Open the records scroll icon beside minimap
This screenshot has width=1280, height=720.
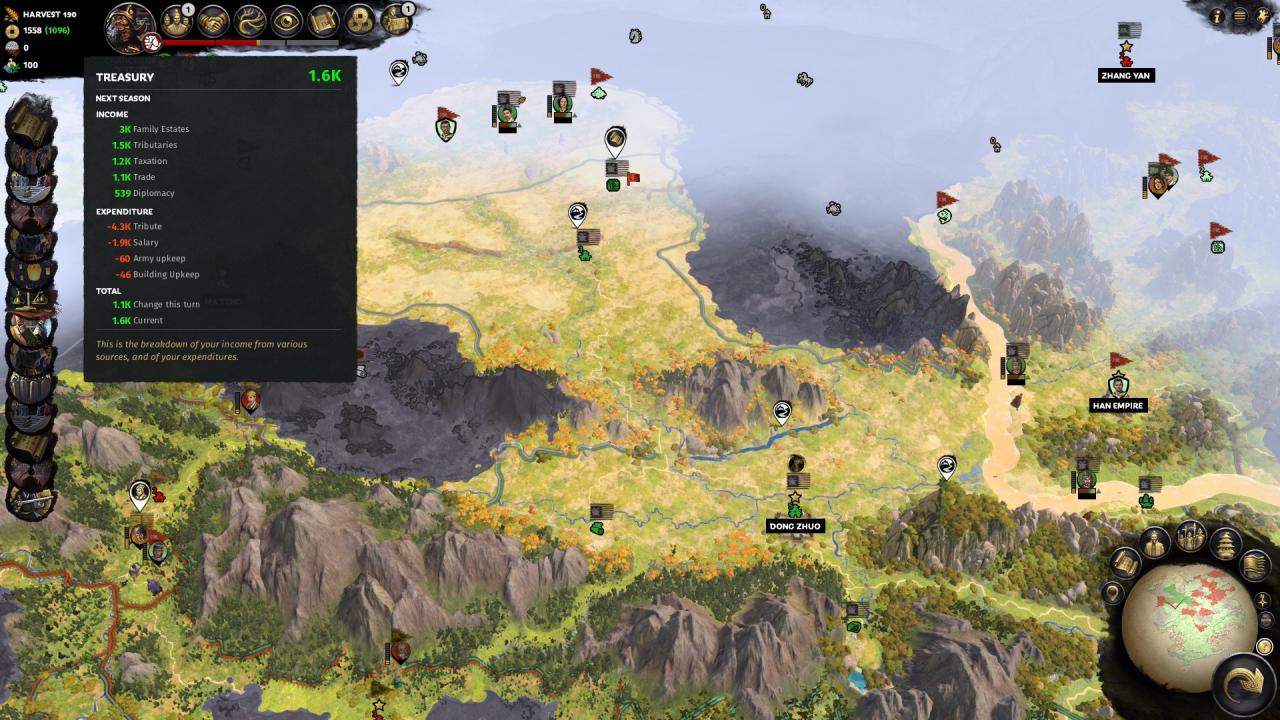[x=1126, y=563]
